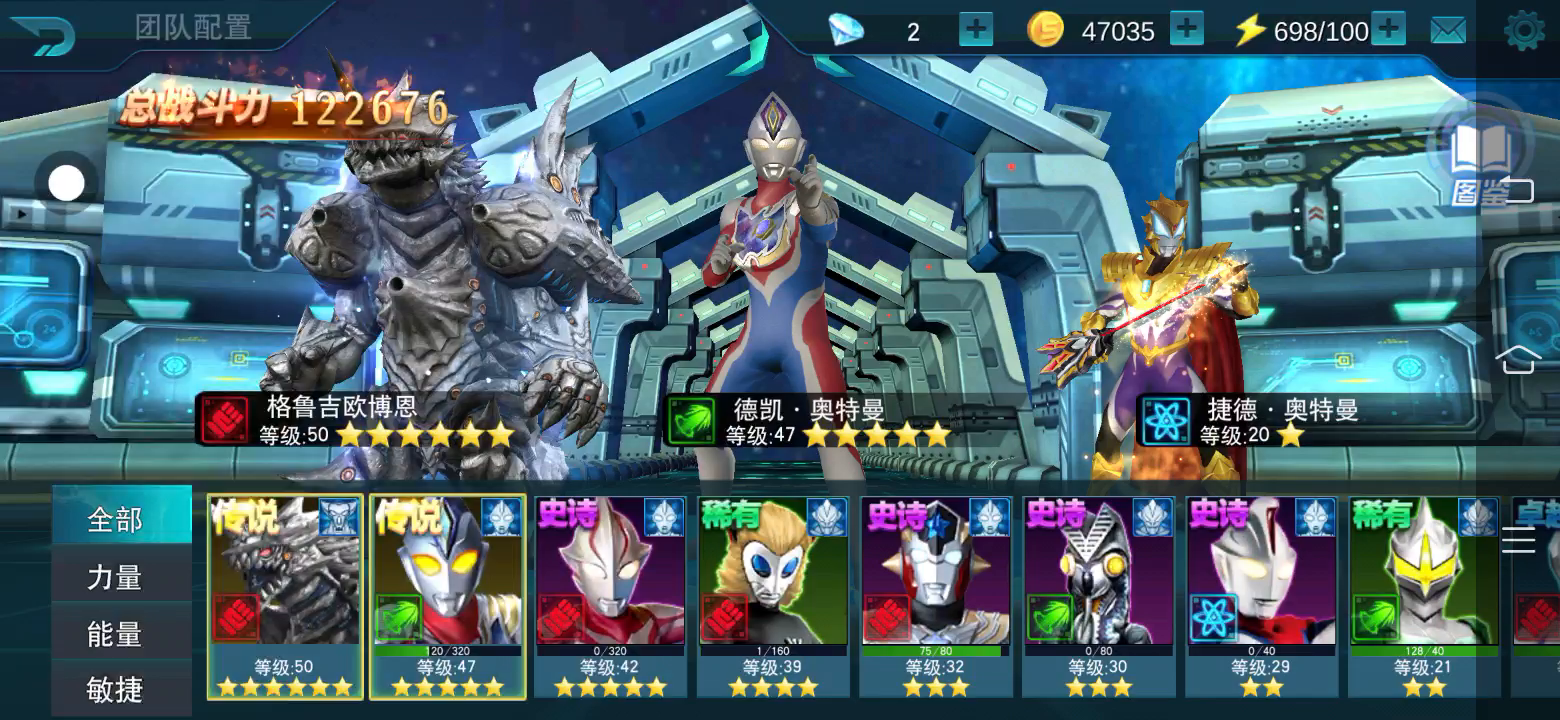Viewport: 1560px width, 720px height.
Task: Open the 图鉴 encyclopedia book
Action: 1480,162
